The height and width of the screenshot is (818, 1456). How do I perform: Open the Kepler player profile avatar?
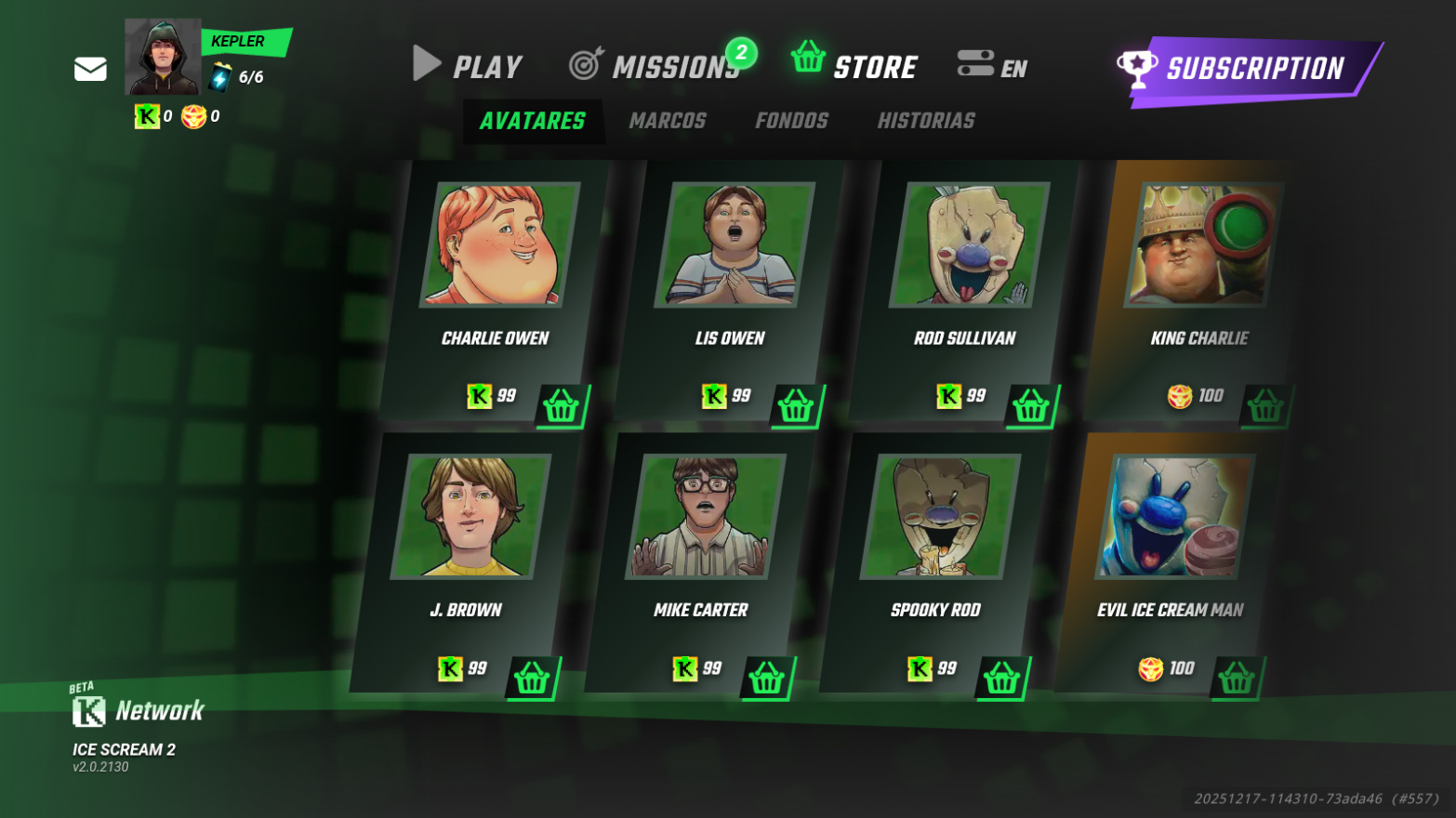click(163, 58)
